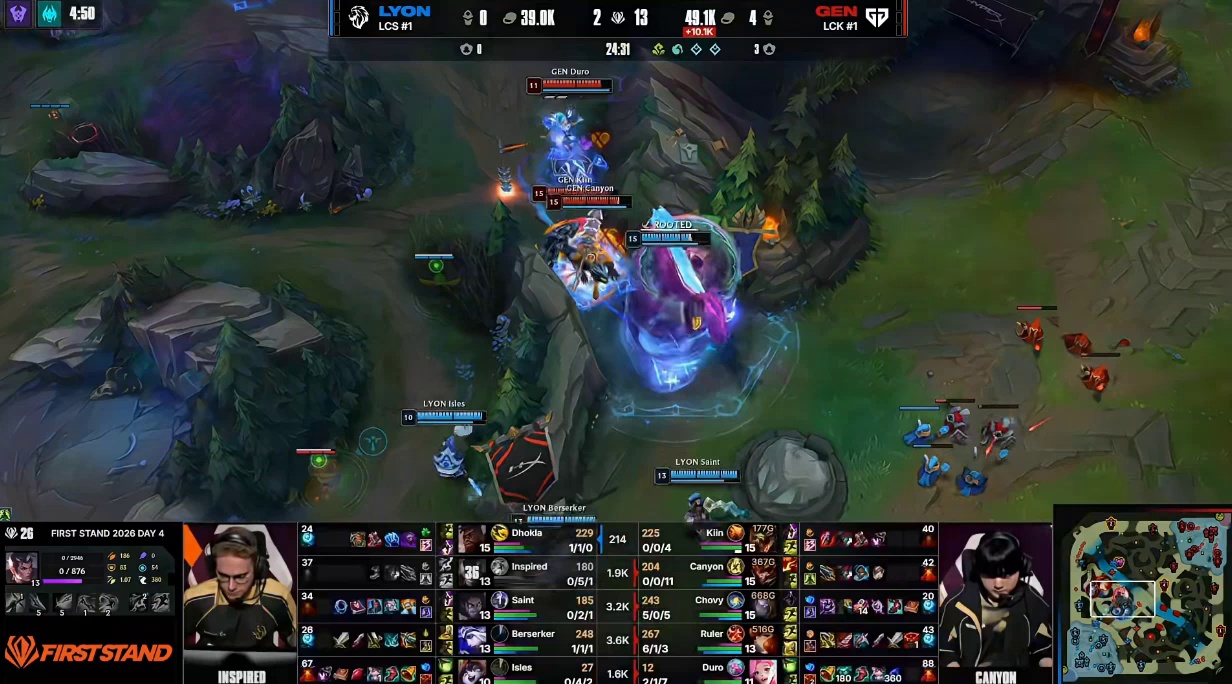Select the teal objective timer icon

pyautogui.click(x=49, y=14)
